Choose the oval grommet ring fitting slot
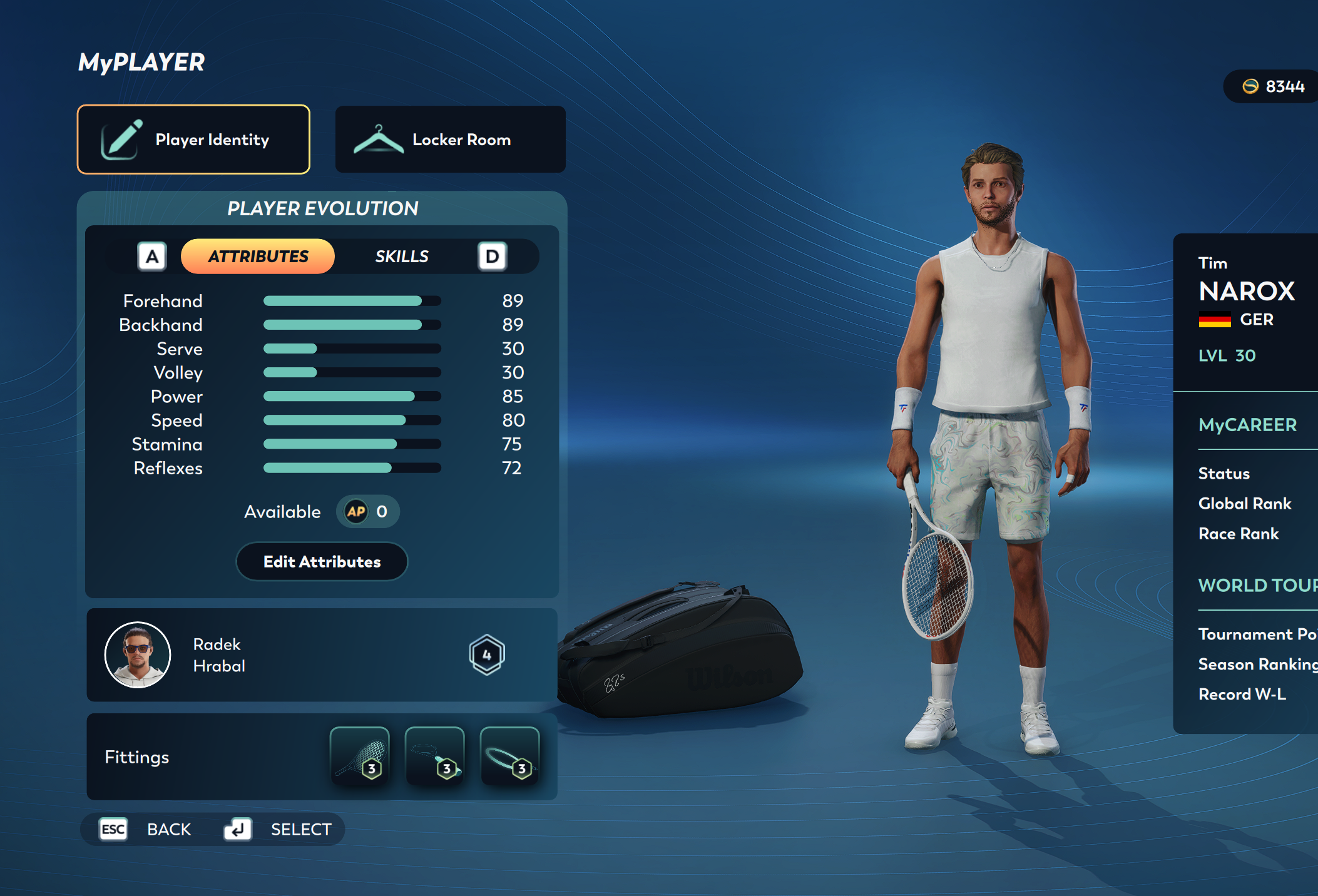 click(x=509, y=756)
